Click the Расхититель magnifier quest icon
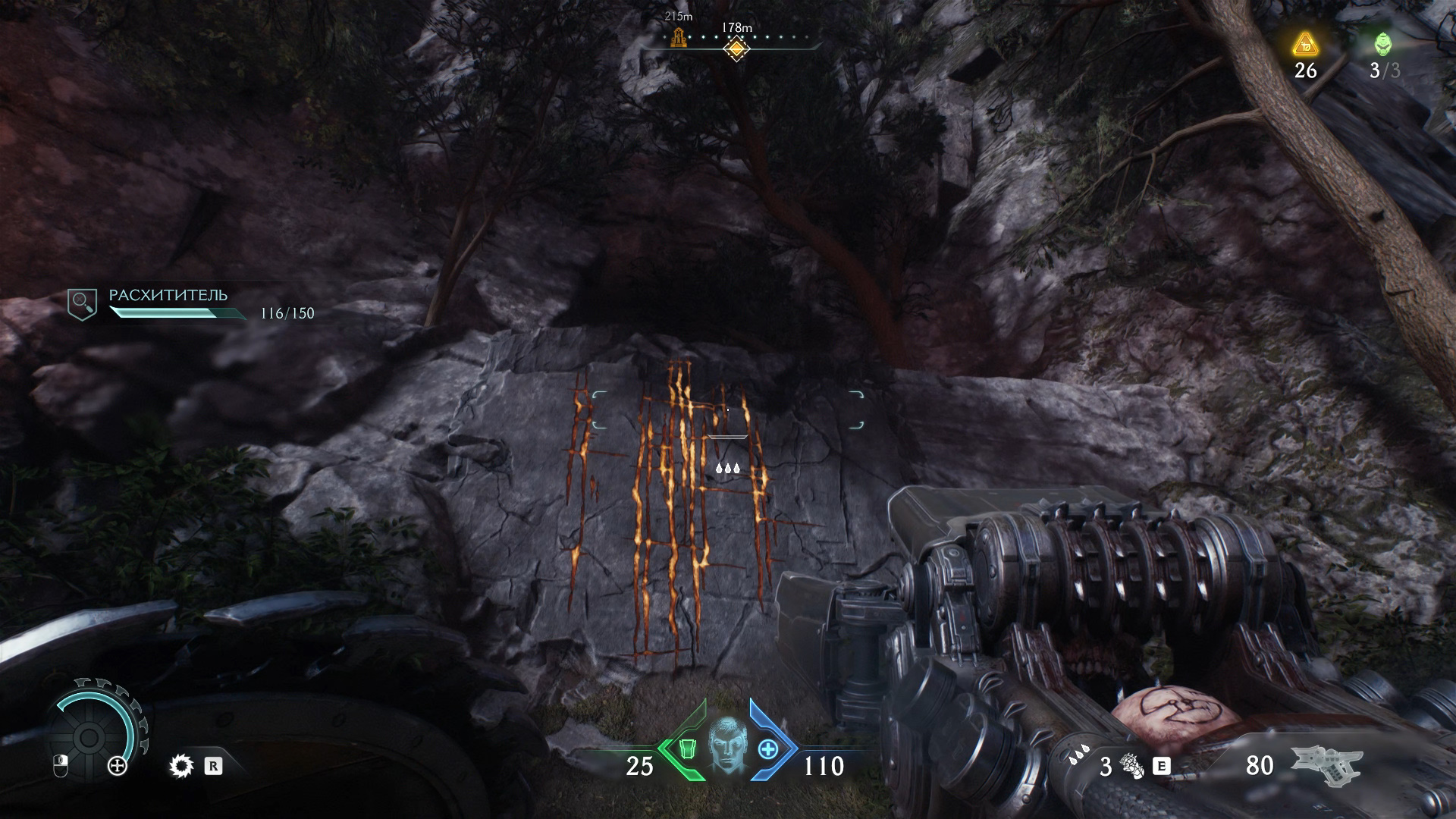 82,303
